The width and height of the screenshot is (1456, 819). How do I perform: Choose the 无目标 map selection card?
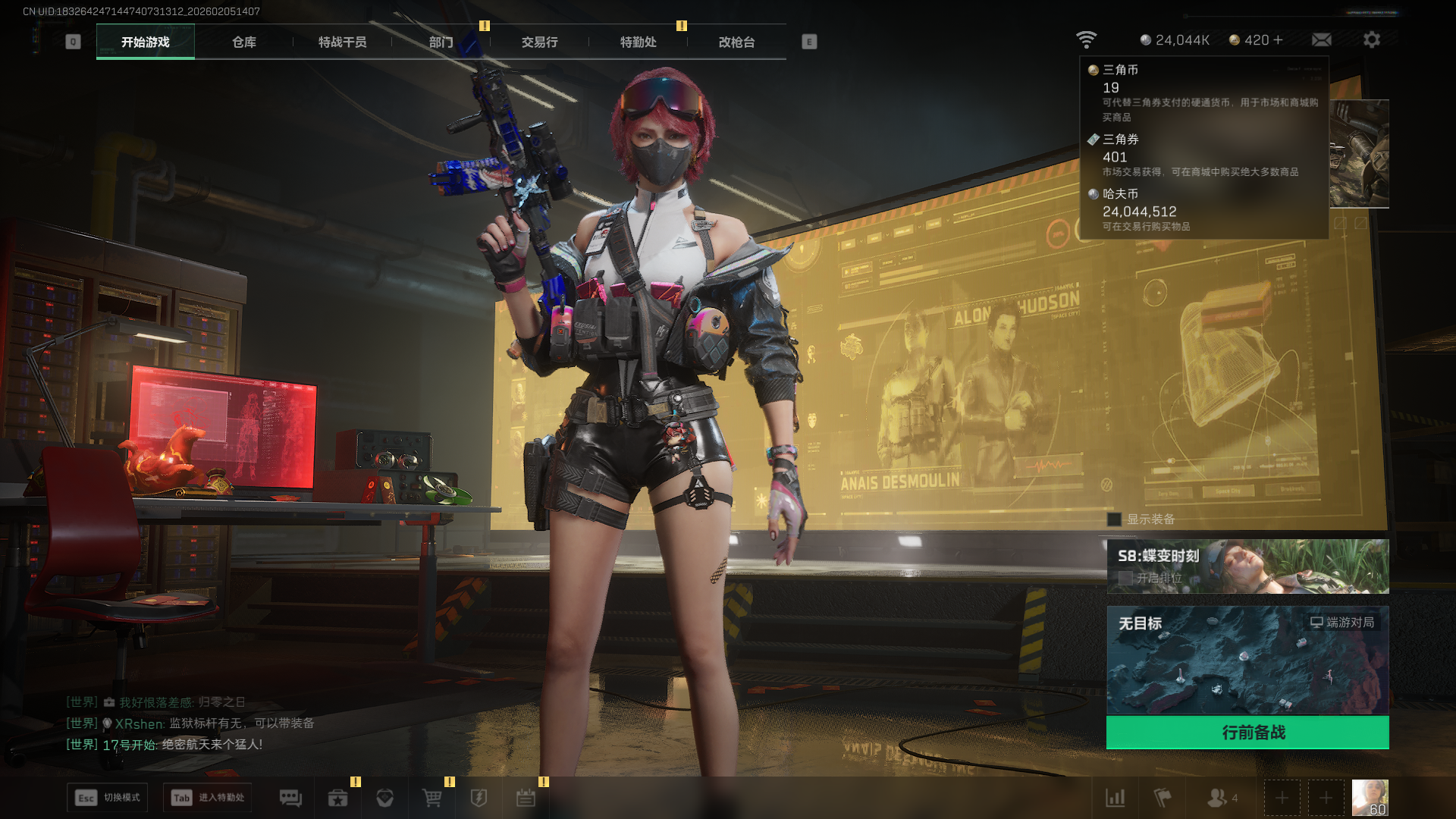coord(1247,660)
